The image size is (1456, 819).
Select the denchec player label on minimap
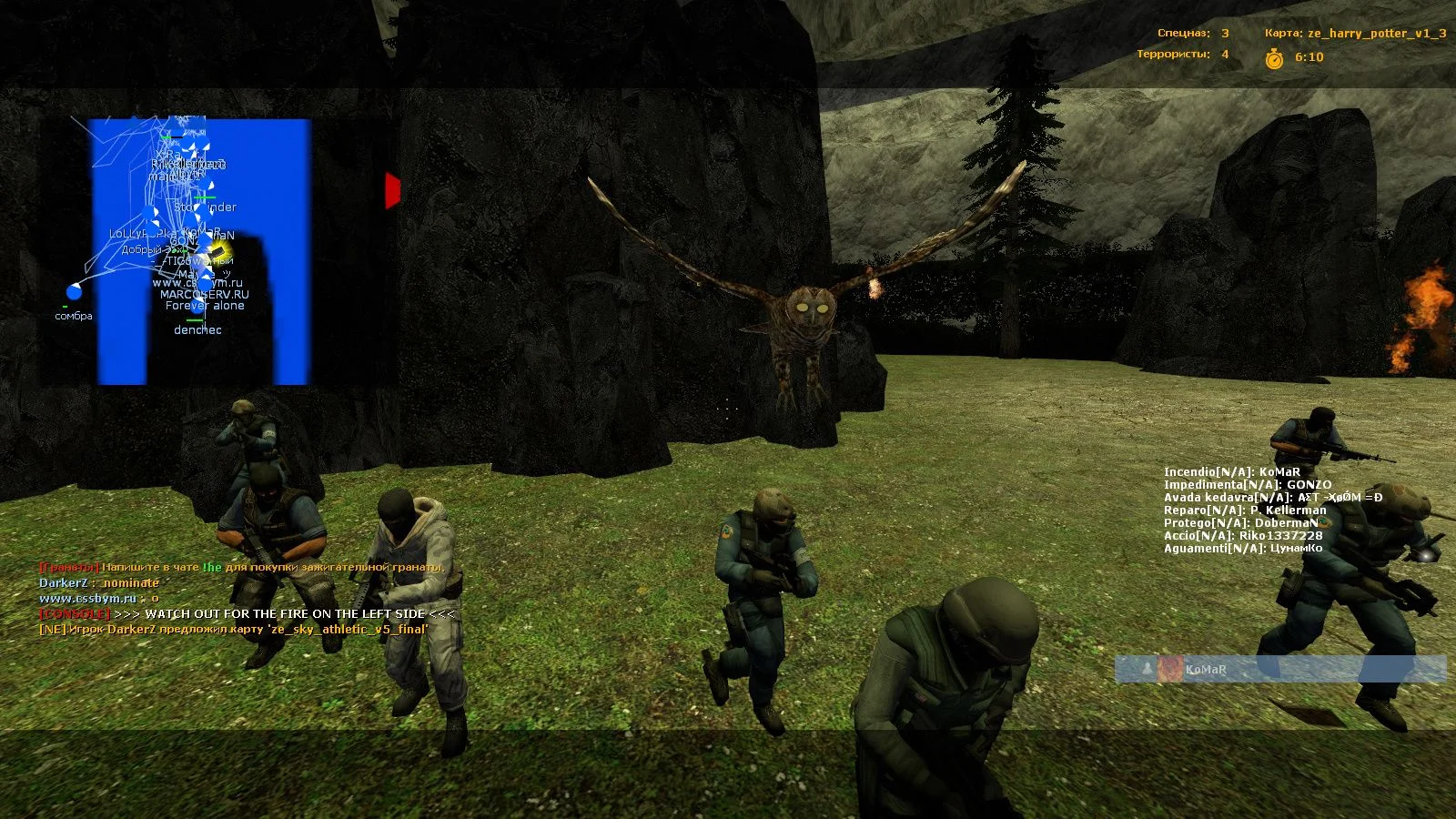197,329
